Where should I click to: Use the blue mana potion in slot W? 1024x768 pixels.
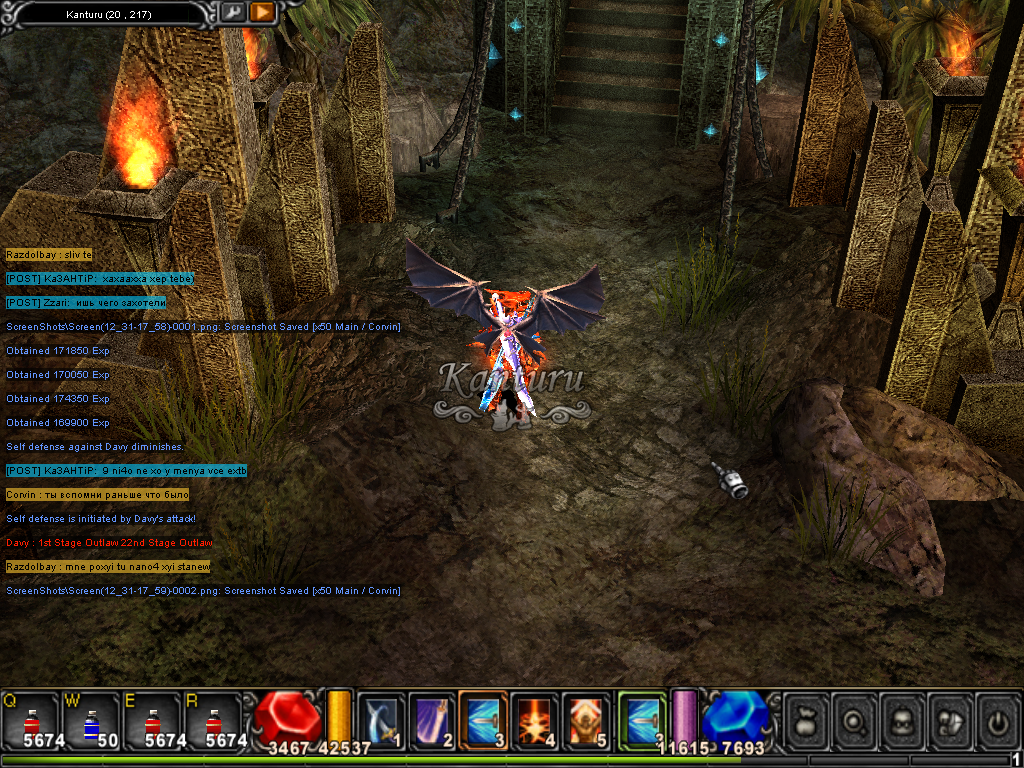(90, 720)
